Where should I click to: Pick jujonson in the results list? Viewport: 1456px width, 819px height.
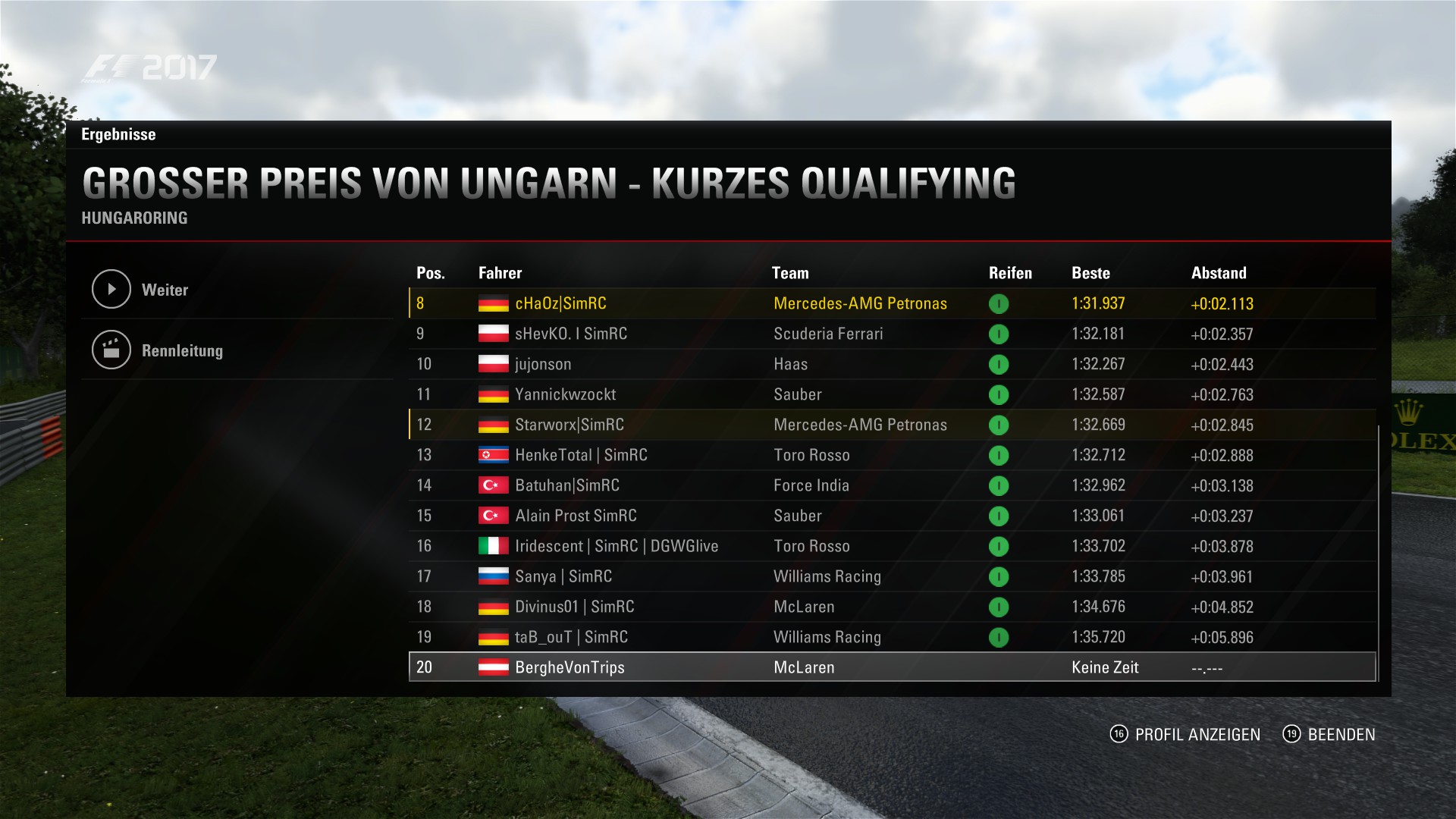click(543, 364)
